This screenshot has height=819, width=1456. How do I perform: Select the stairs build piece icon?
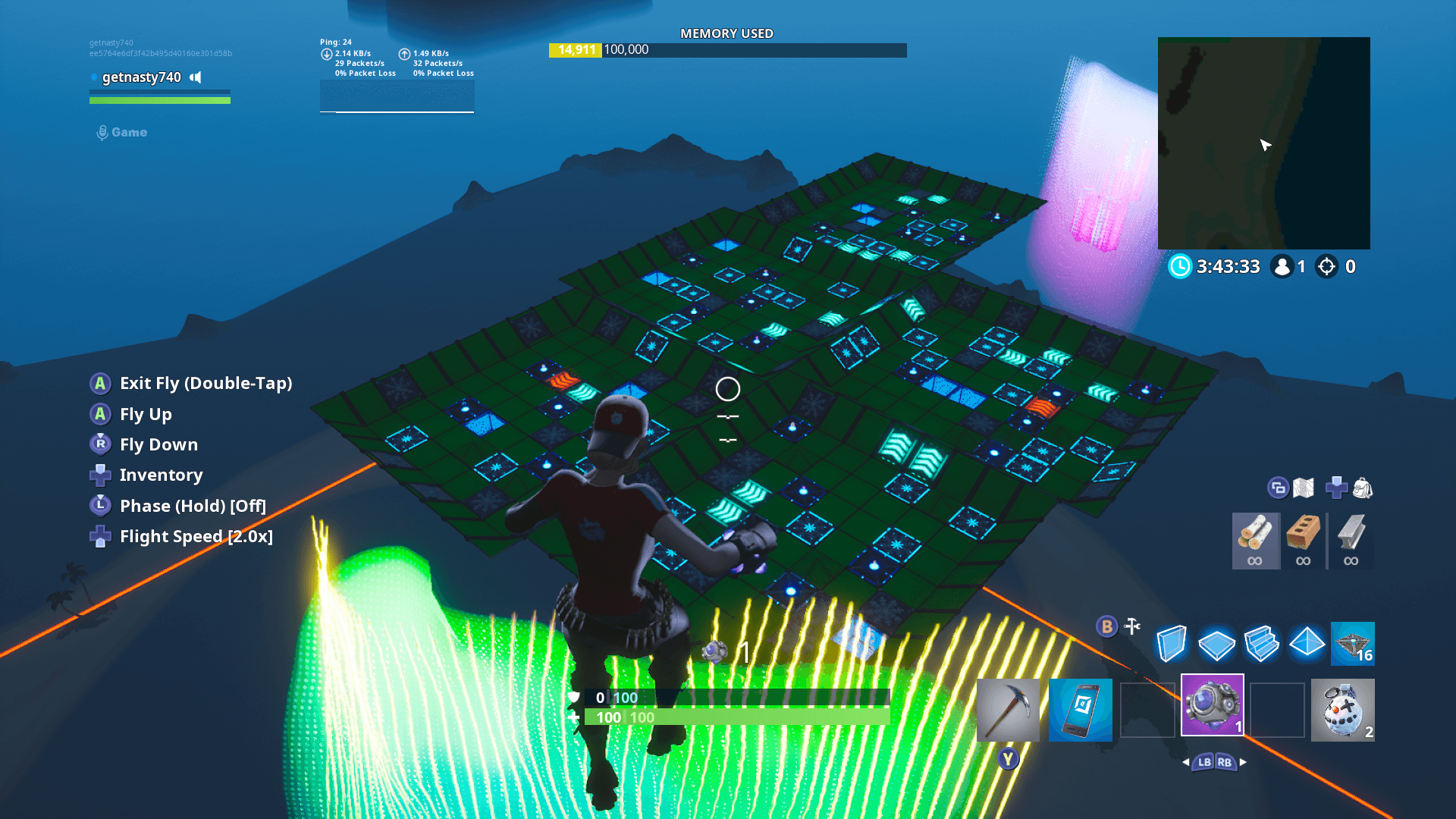click(x=1261, y=644)
